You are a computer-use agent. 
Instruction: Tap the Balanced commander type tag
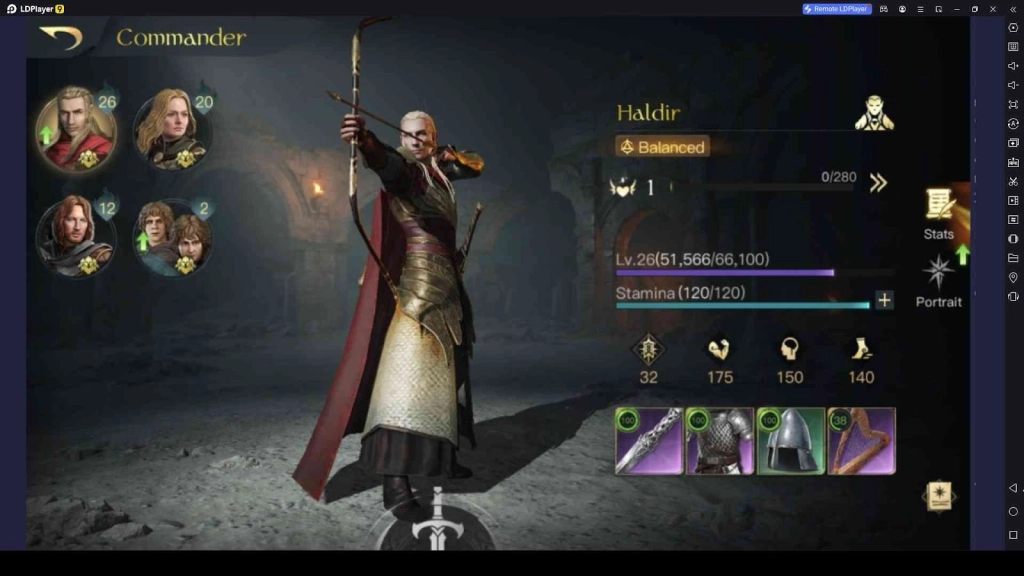pyautogui.click(x=662, y=147)
